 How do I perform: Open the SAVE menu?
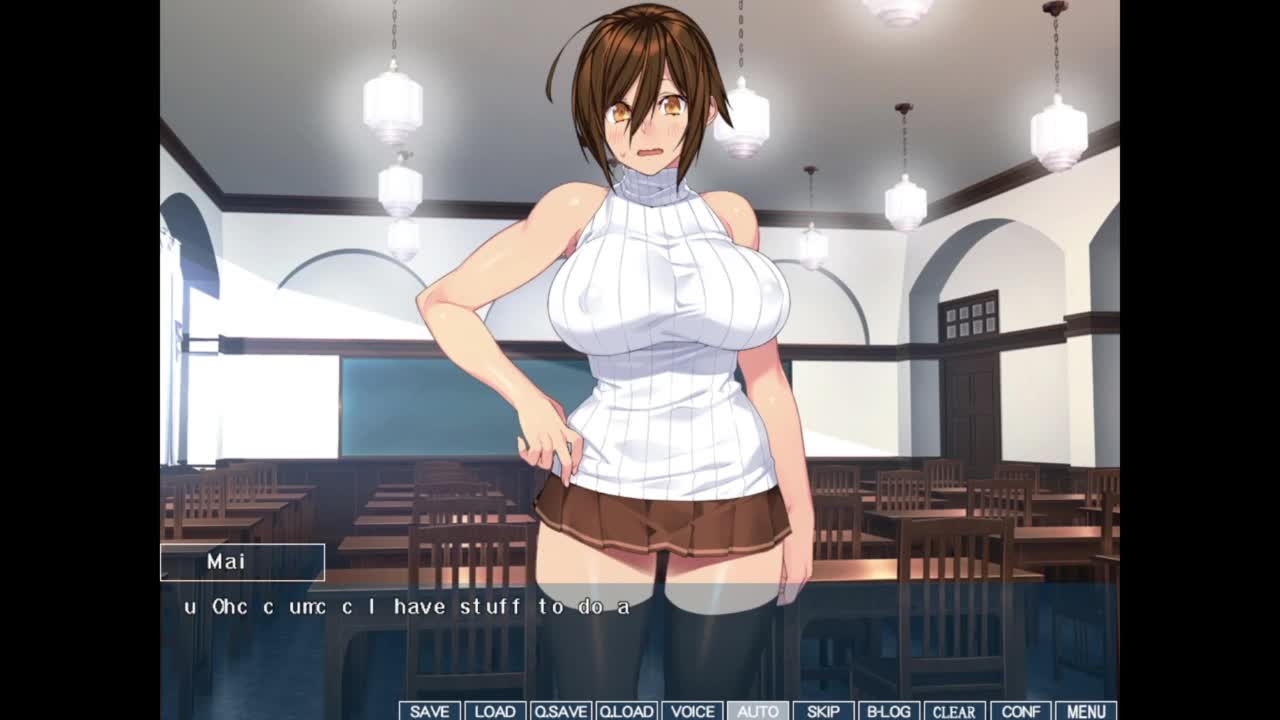(430, 711)
